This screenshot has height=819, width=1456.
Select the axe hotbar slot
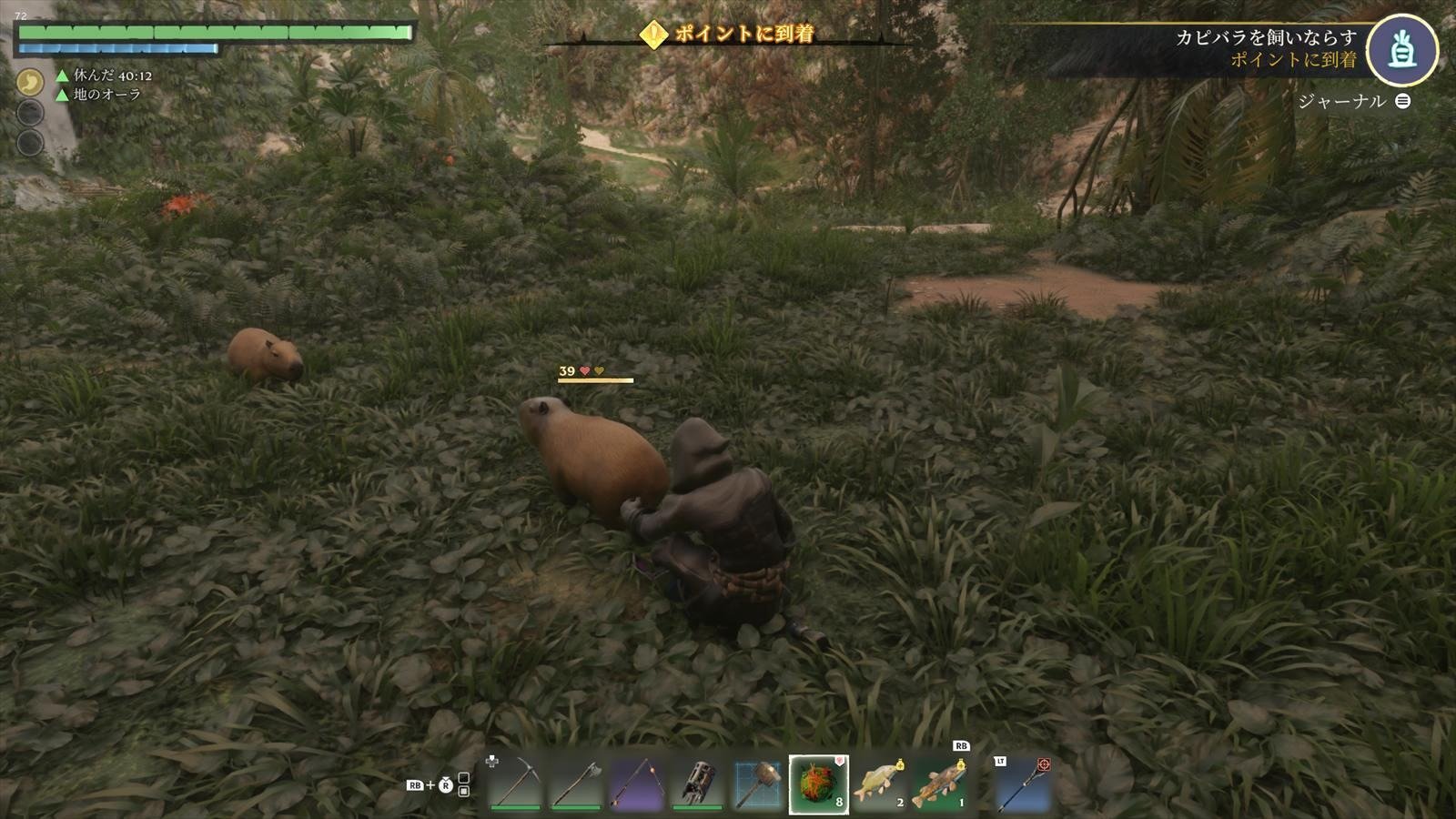coord(575,784)
